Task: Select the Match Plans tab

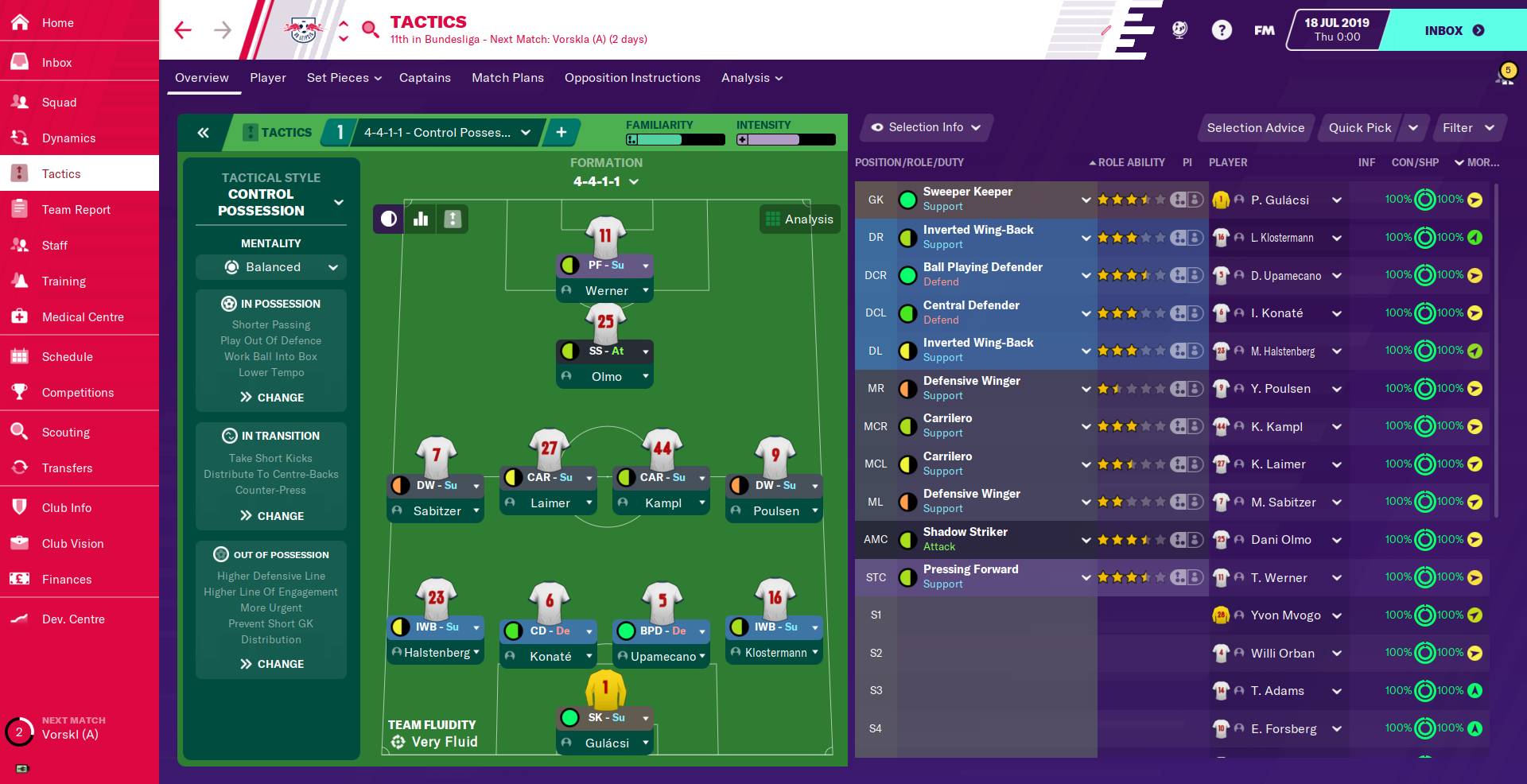Action: 507,78
